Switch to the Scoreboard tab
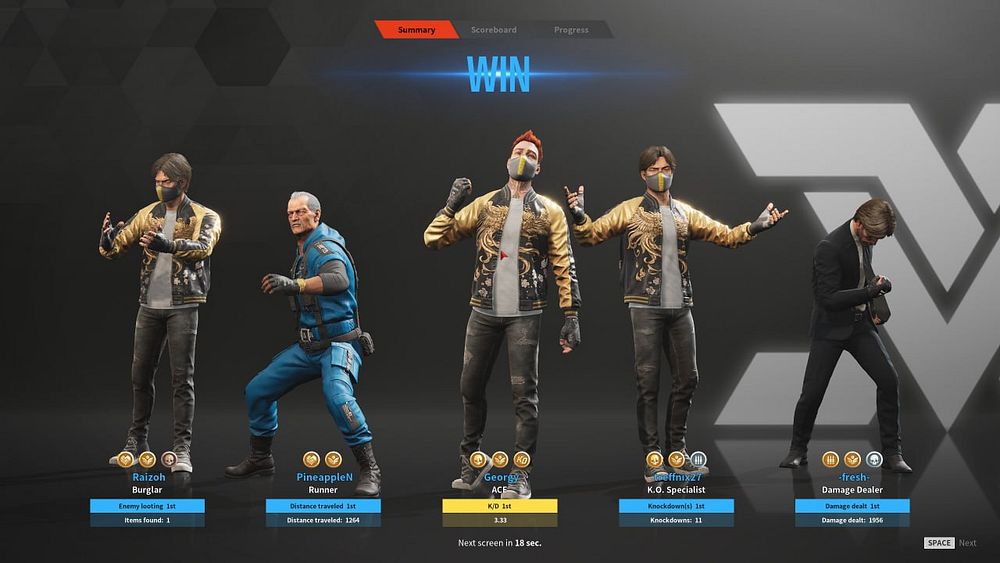 (x=493, y=30)
